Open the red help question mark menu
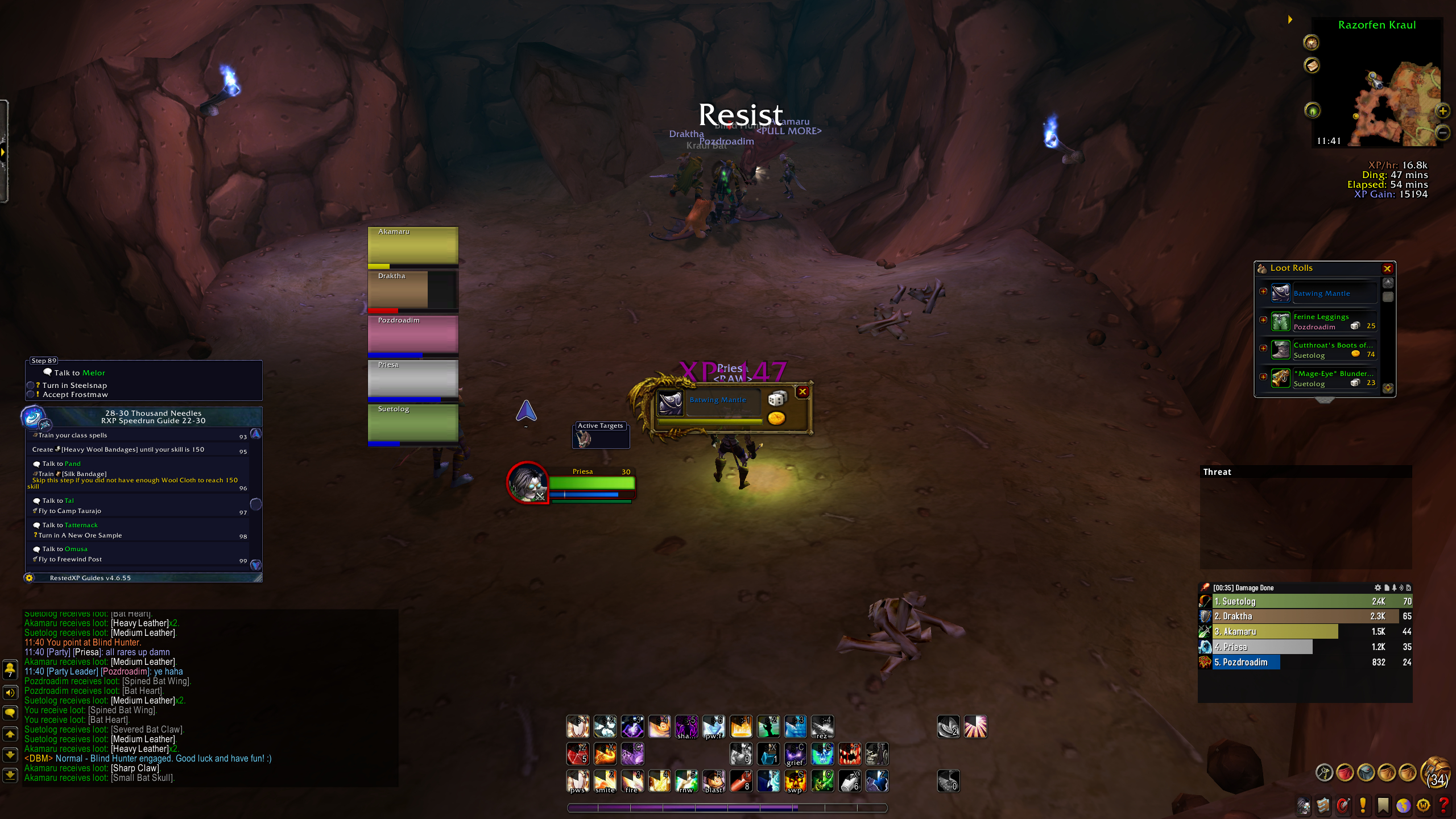This screenshot has width=1456, height=819. (1443, 805)
